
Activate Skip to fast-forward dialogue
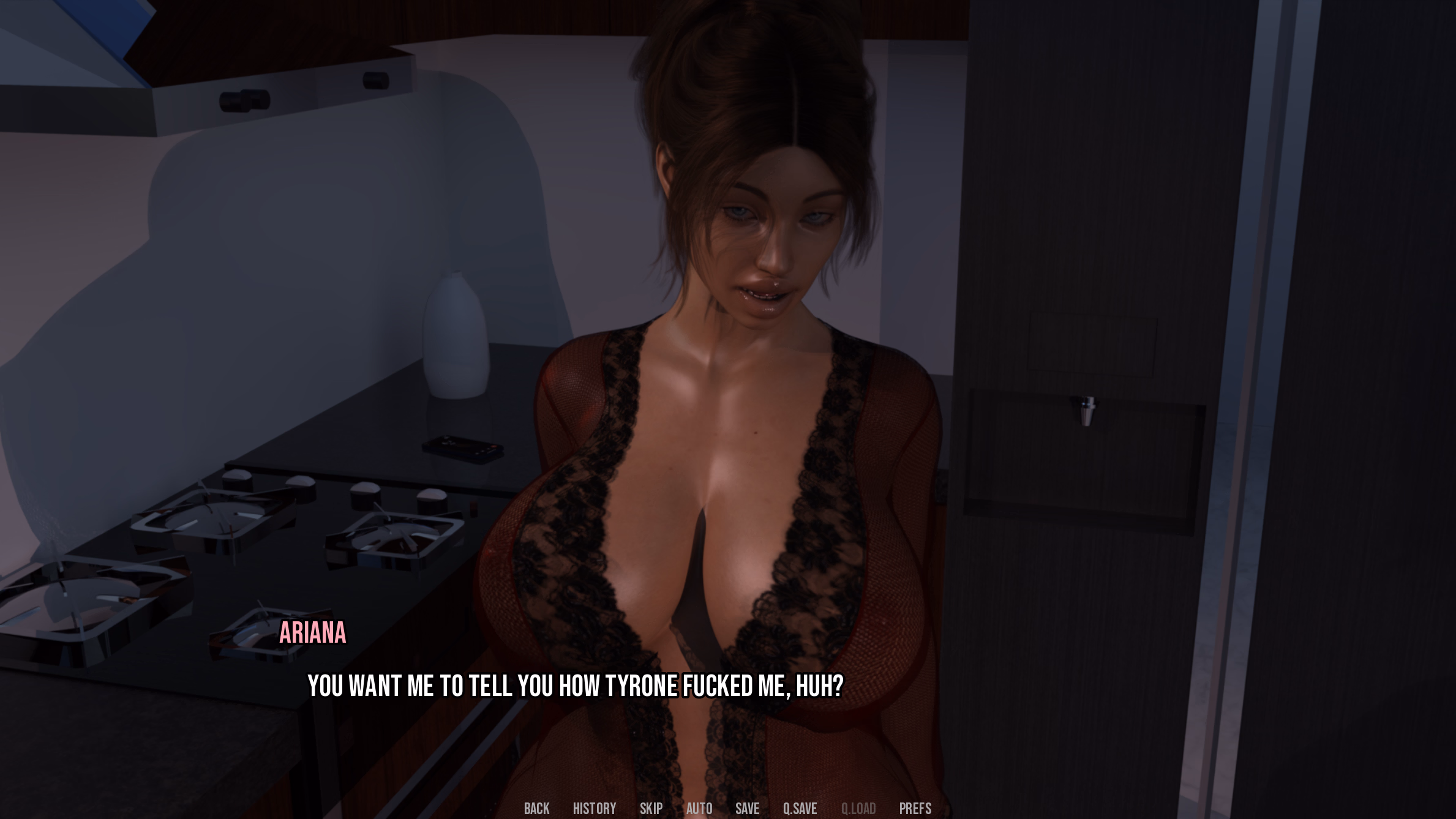651,809
